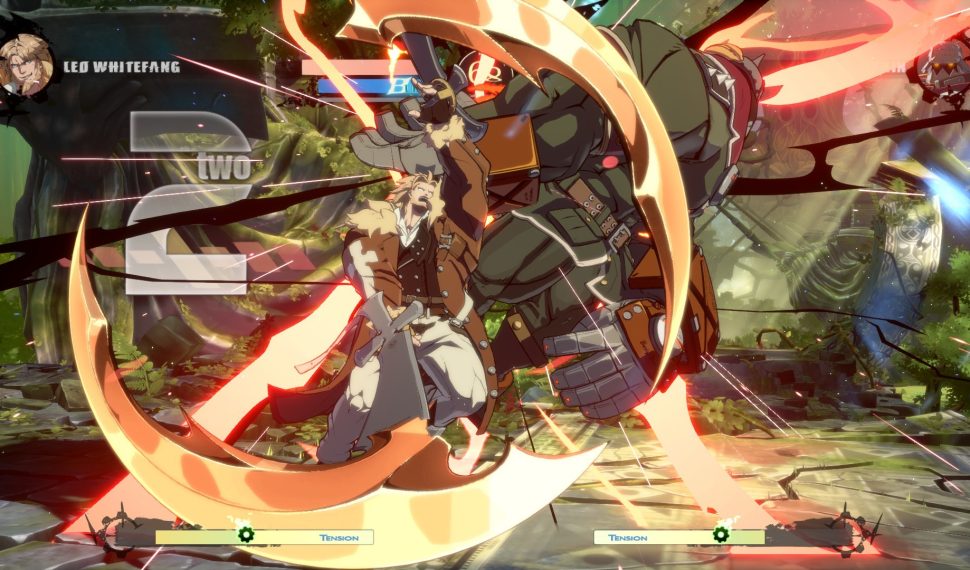Click Leo Whitefang's character portrait

tap(27, 65)
